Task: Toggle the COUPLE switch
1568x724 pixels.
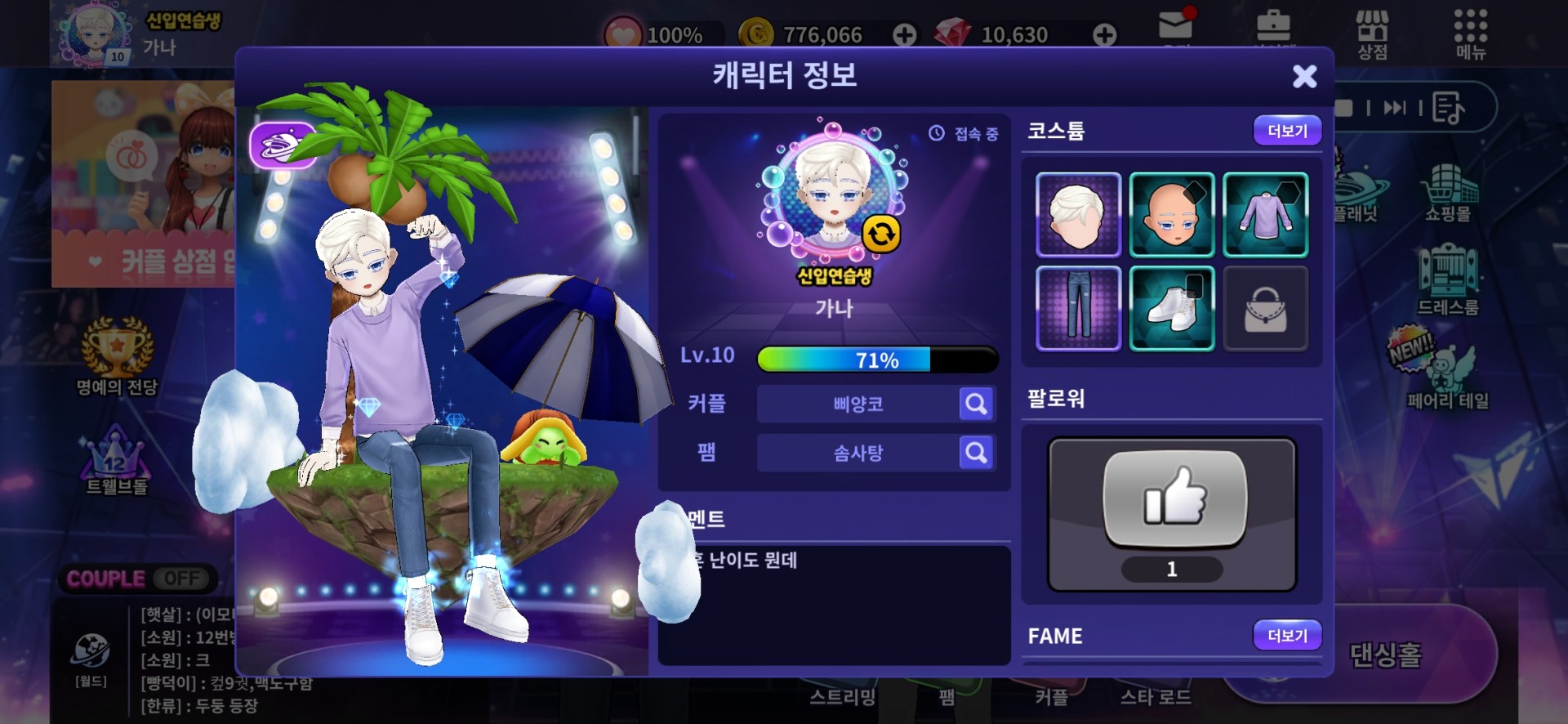Action: point(180,579)
